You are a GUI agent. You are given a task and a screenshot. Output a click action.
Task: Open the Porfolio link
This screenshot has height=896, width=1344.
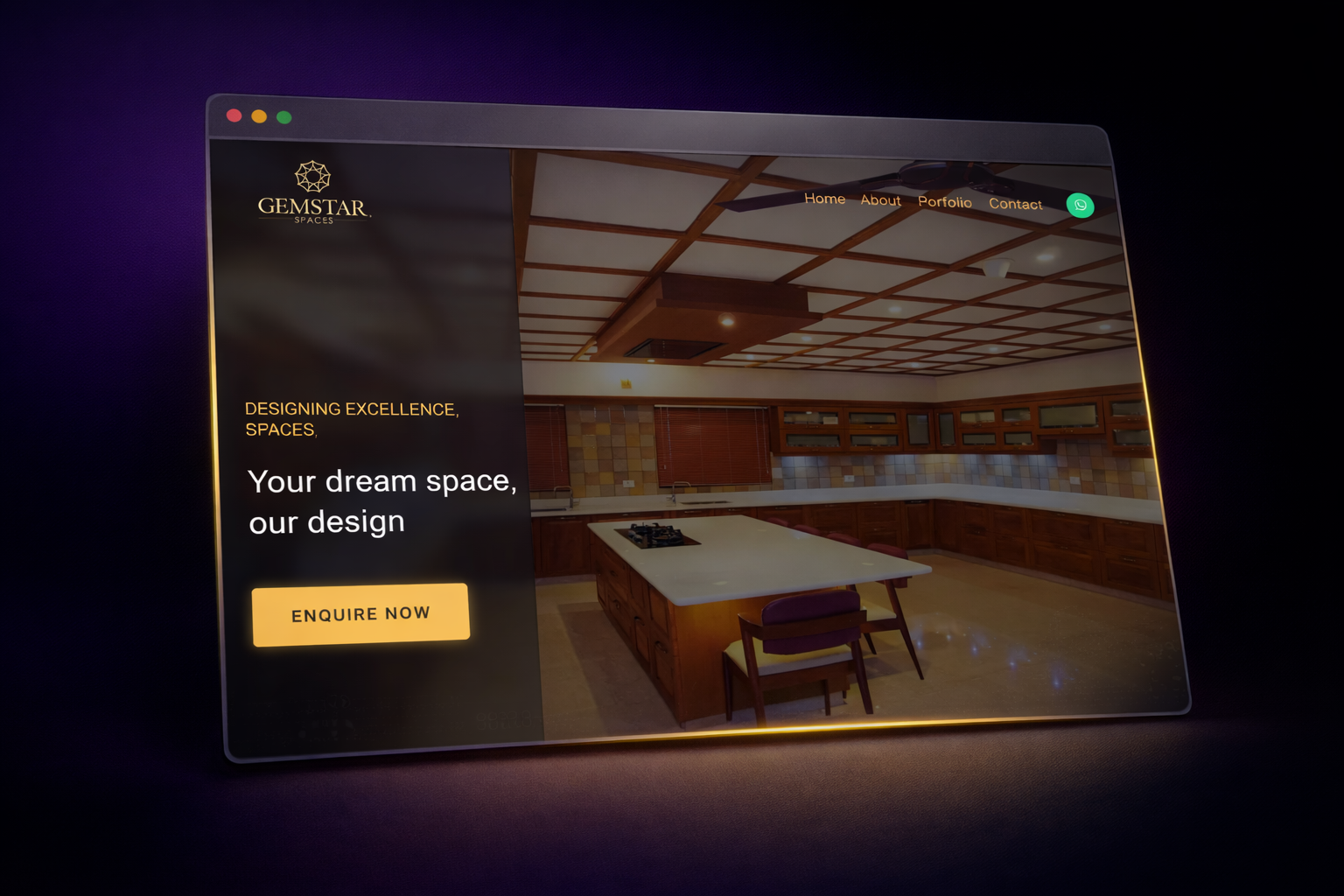944,202
